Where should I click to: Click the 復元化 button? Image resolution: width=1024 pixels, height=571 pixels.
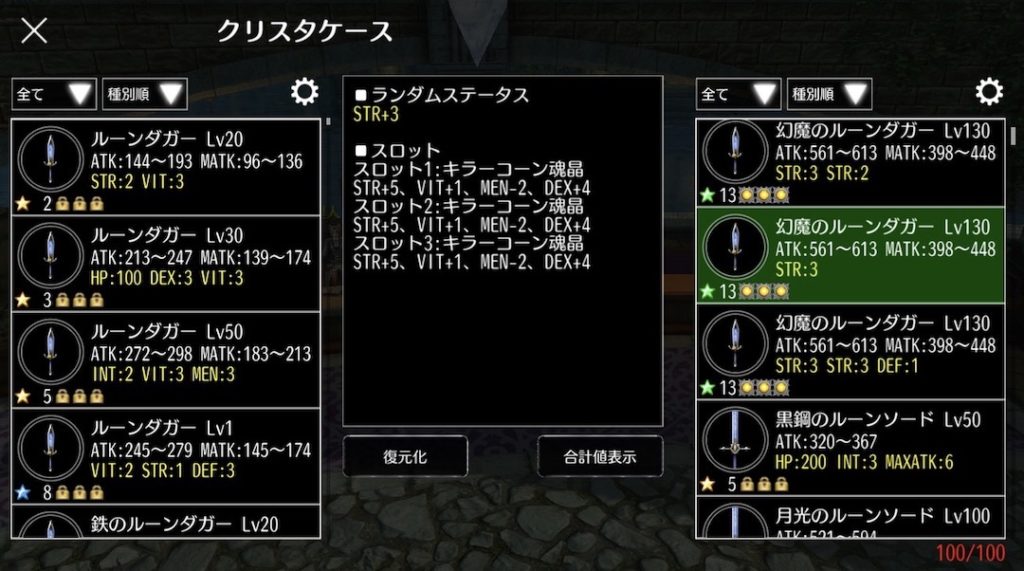coord(405,456)
